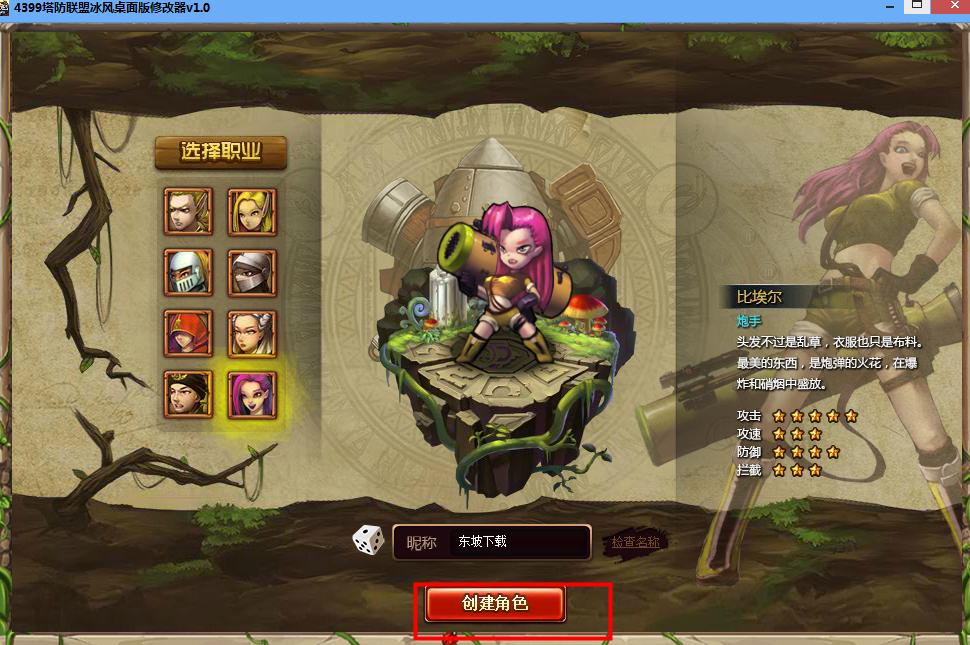Image resolution: width=970 pixels, height=645 pixels.
Task: Pick the helmeted knight class portrait
Action: point(188,272)
